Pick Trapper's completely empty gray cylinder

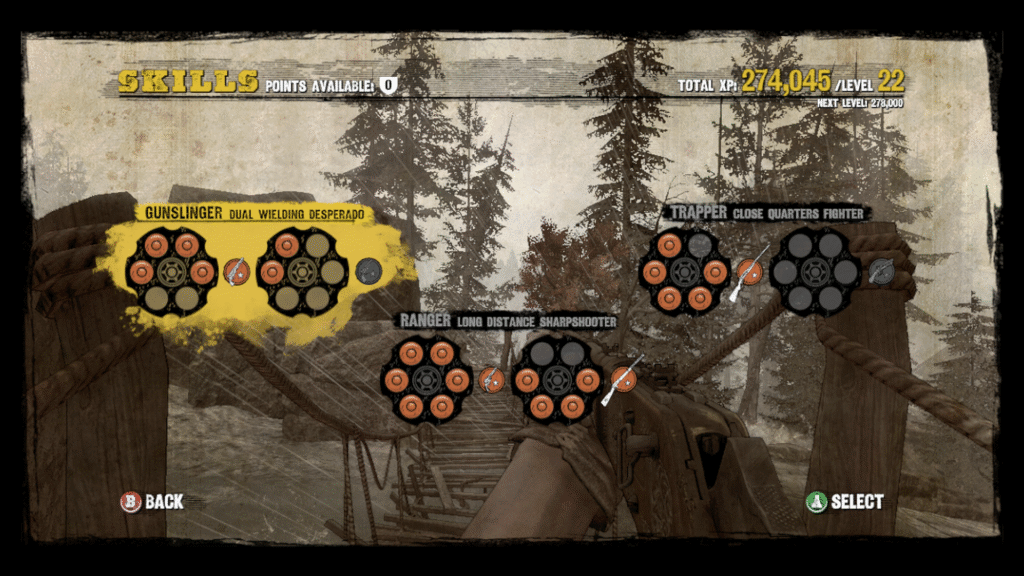(815, 271)
